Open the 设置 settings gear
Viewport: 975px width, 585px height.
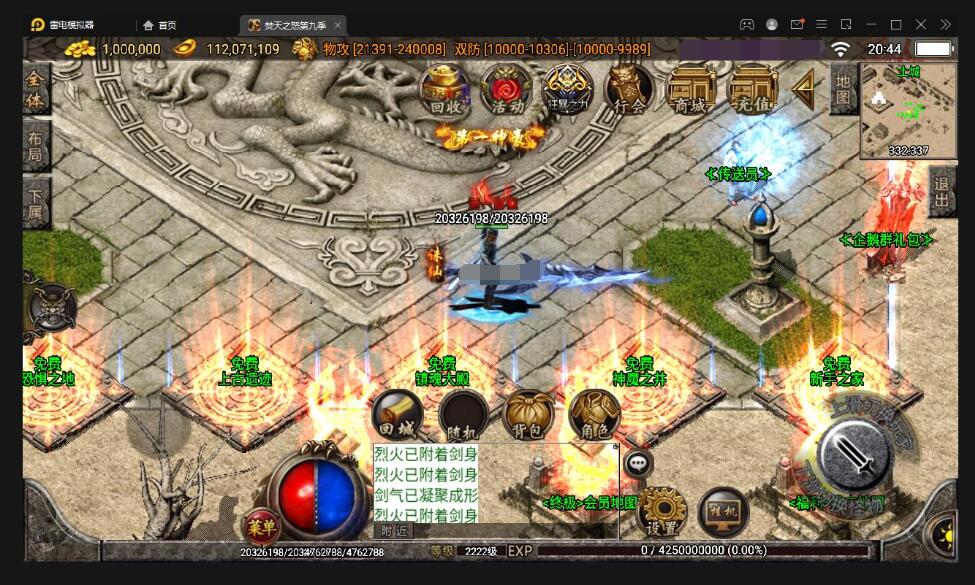pos(661,510)
